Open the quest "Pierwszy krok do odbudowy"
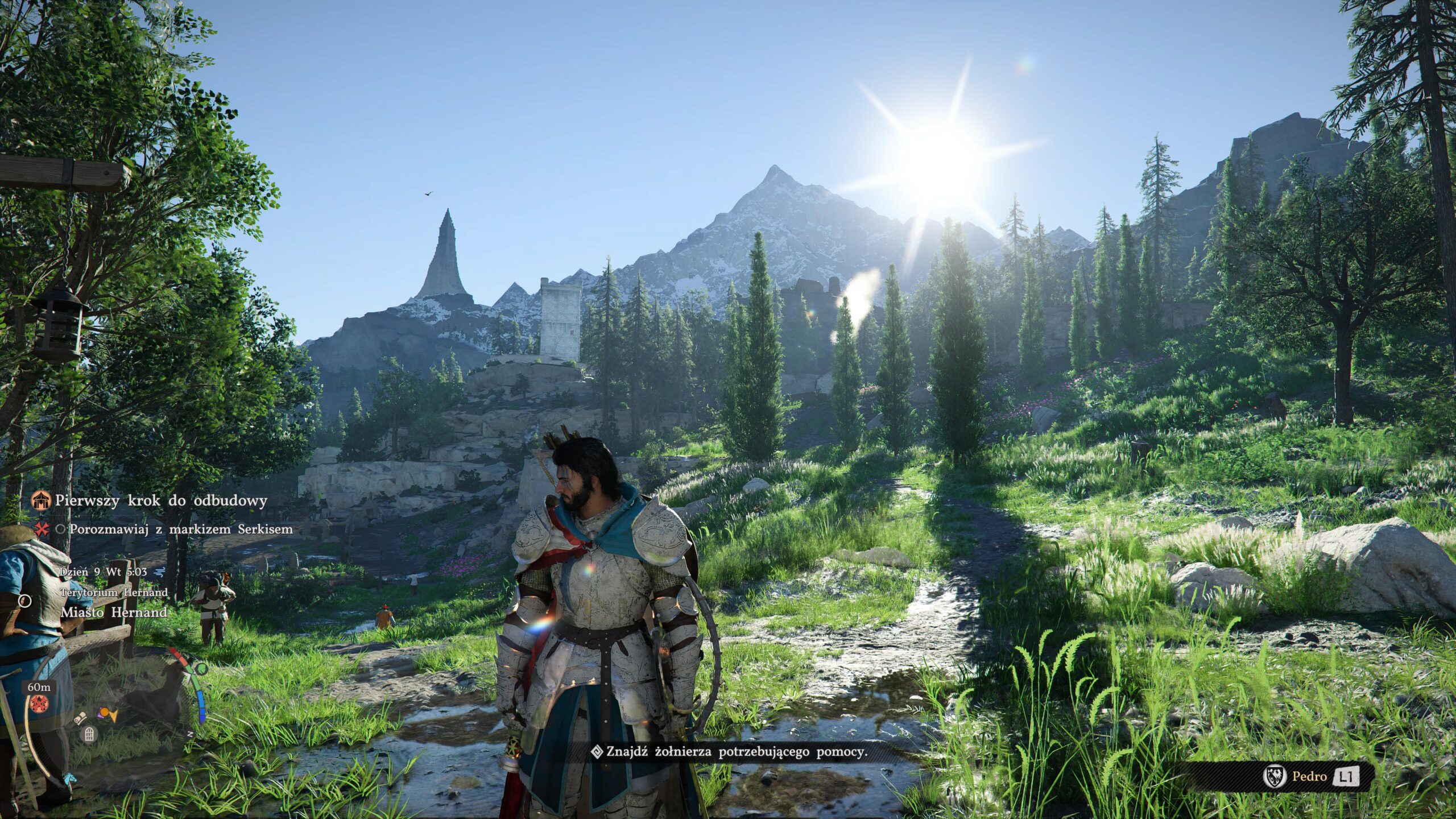This screenshot has height=819, width=1456. [x=161, y=501]
